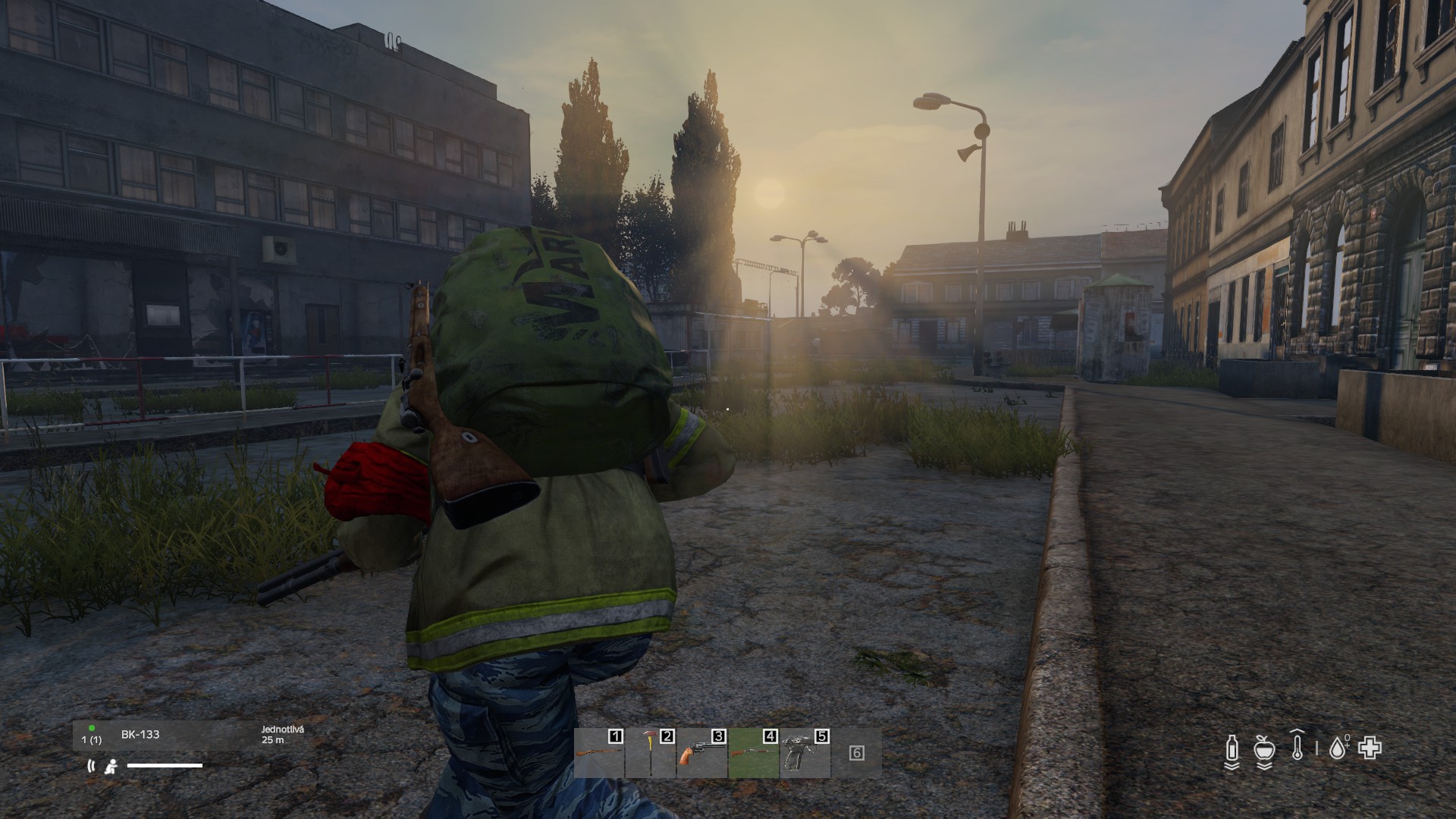This screenshot has height=819, width=1456.
Task: Select the green highlighted shotgun slot
Action: [754, 754]
